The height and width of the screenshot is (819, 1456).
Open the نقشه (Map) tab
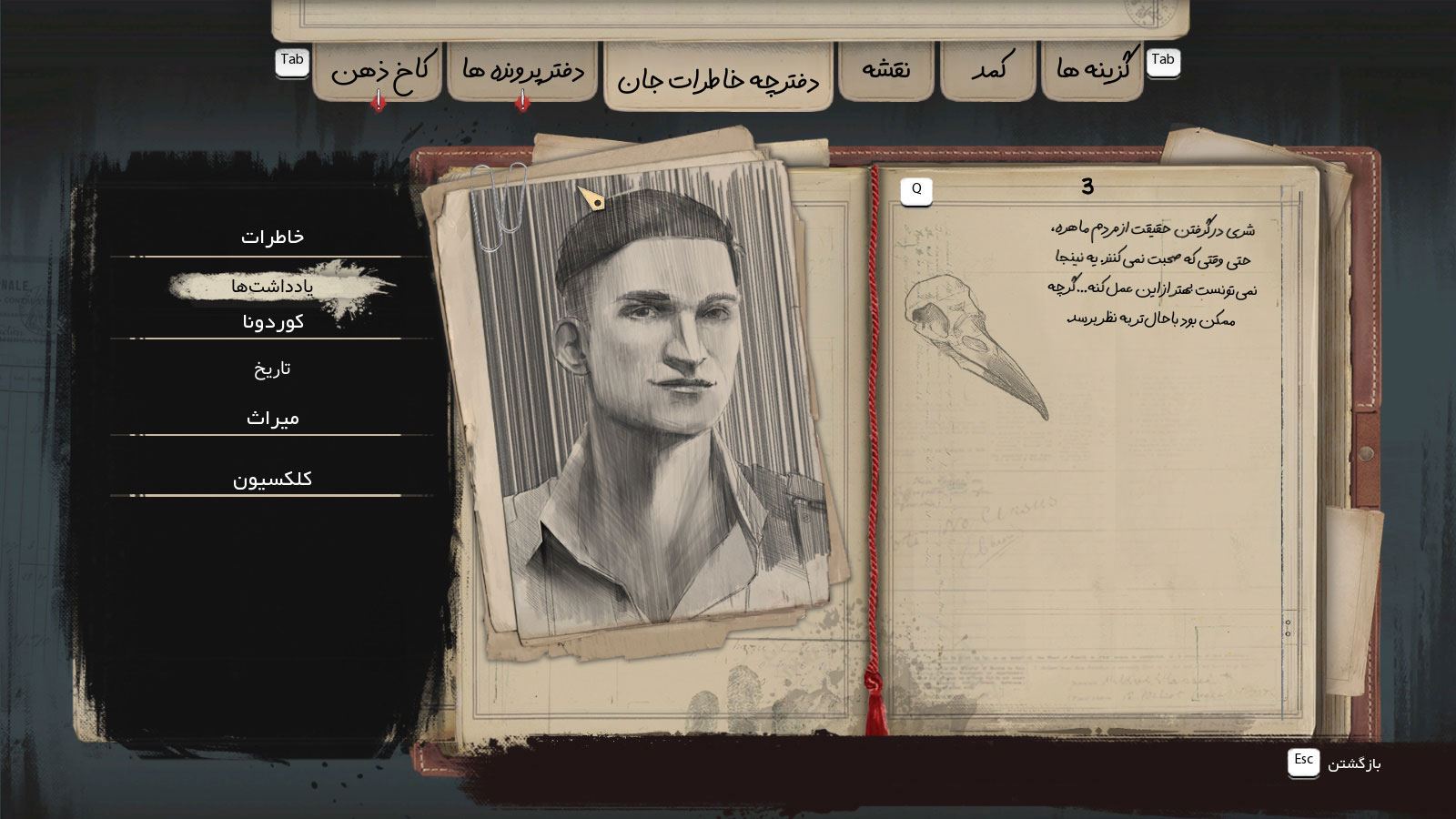pyautogui.click(x=885, y=70)
